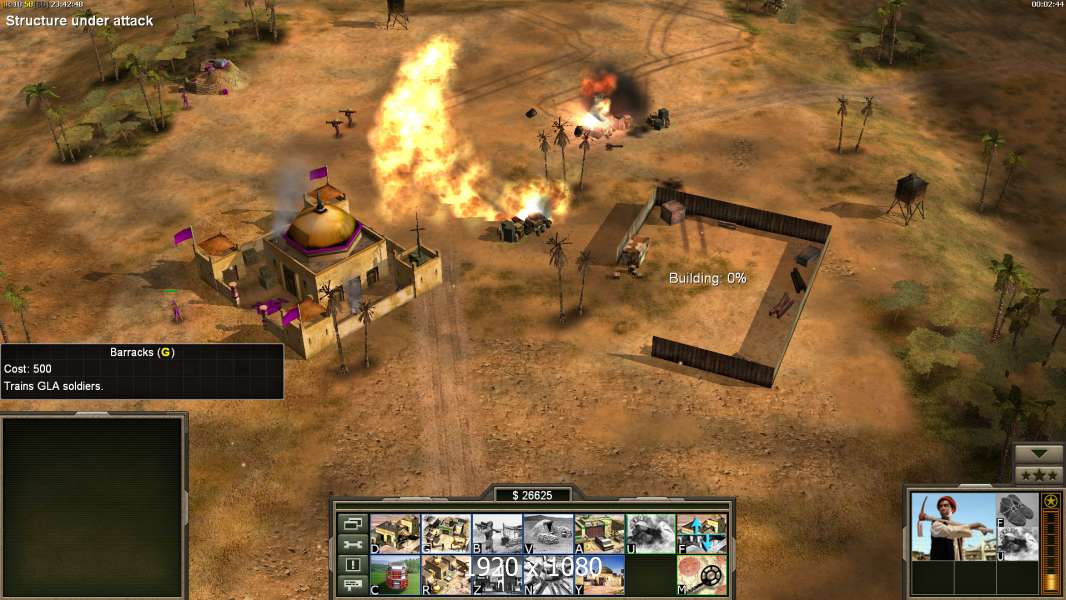Click the overlapping windows button
The image size is (1066, 600).
352,523
